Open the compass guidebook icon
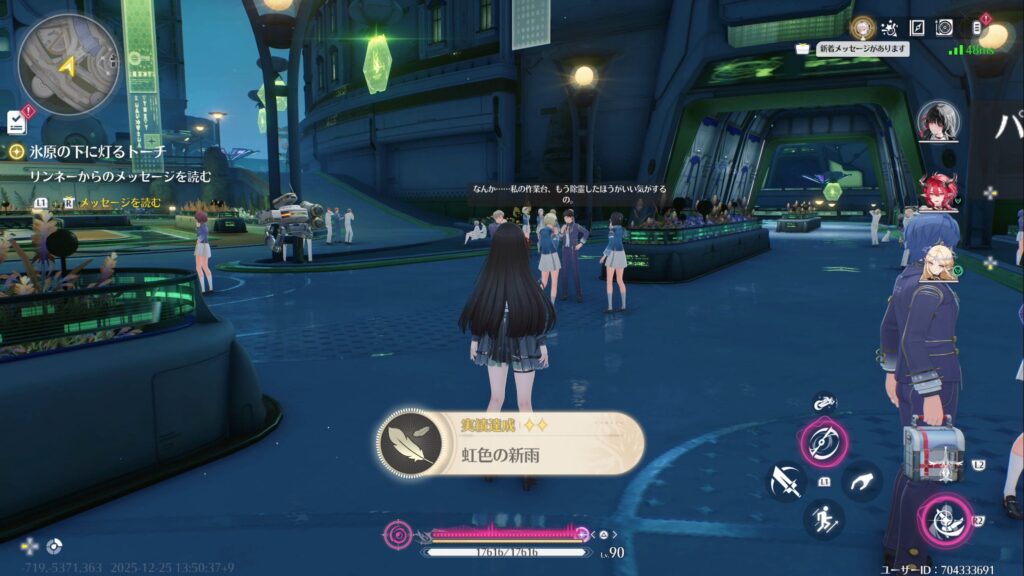Viewport: 1024px width, 576px height. (917, 28)
